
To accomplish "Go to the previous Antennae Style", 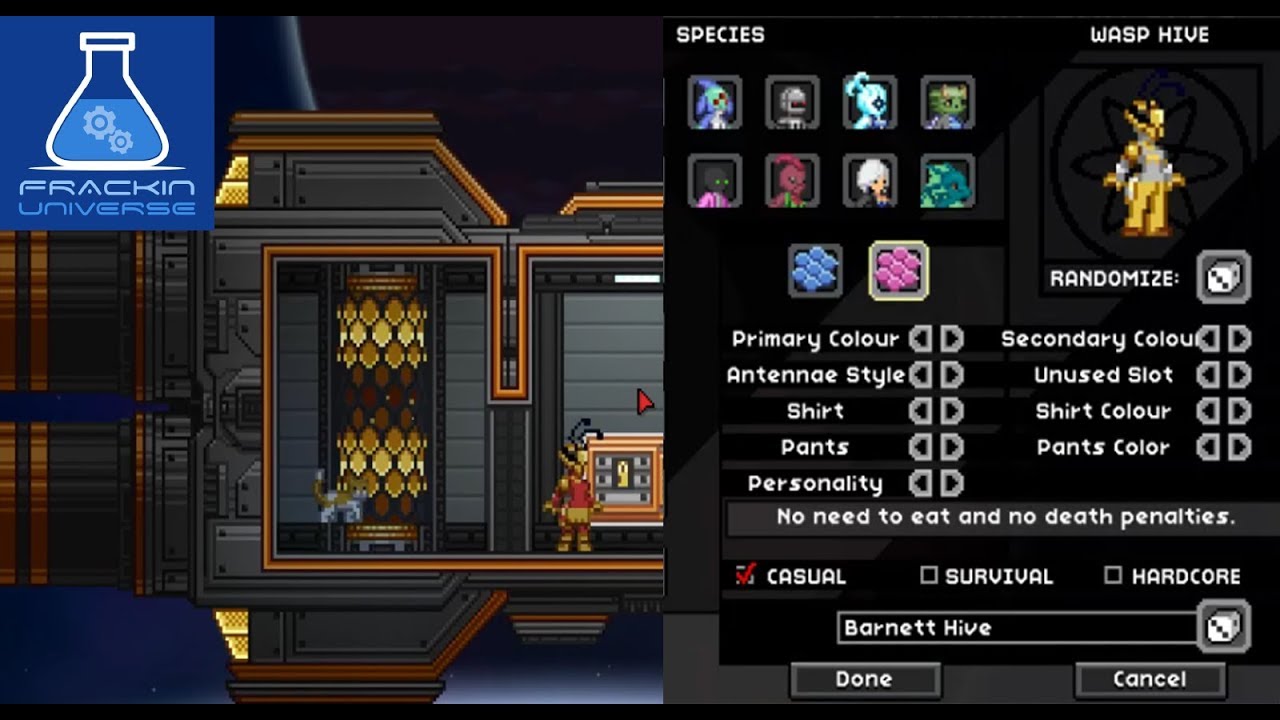I will click(x=920, y=375).
